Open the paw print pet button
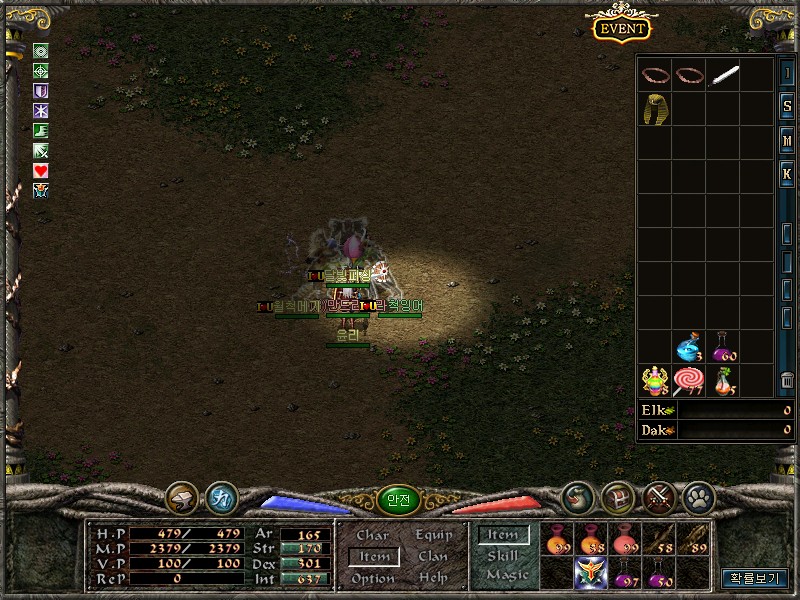Screen dimensions: 800x600 [697, 497]
